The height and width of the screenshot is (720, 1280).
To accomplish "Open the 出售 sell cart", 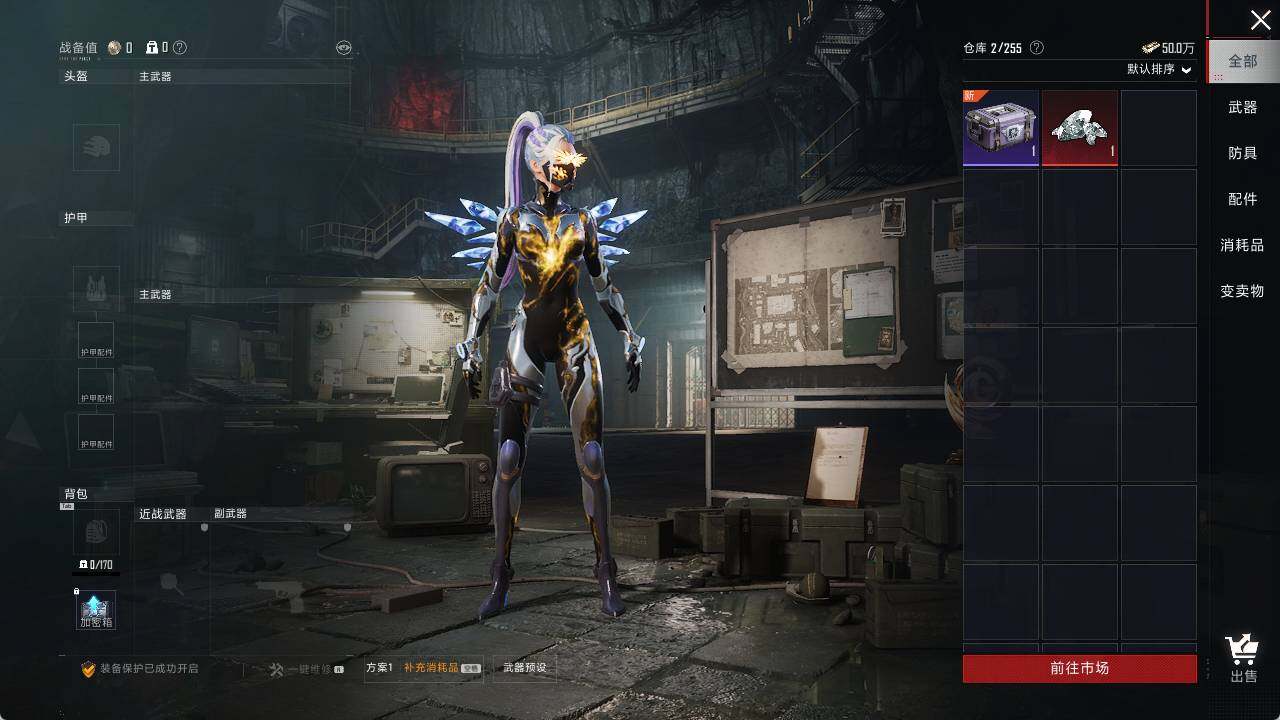I will tap(1243, 659).
